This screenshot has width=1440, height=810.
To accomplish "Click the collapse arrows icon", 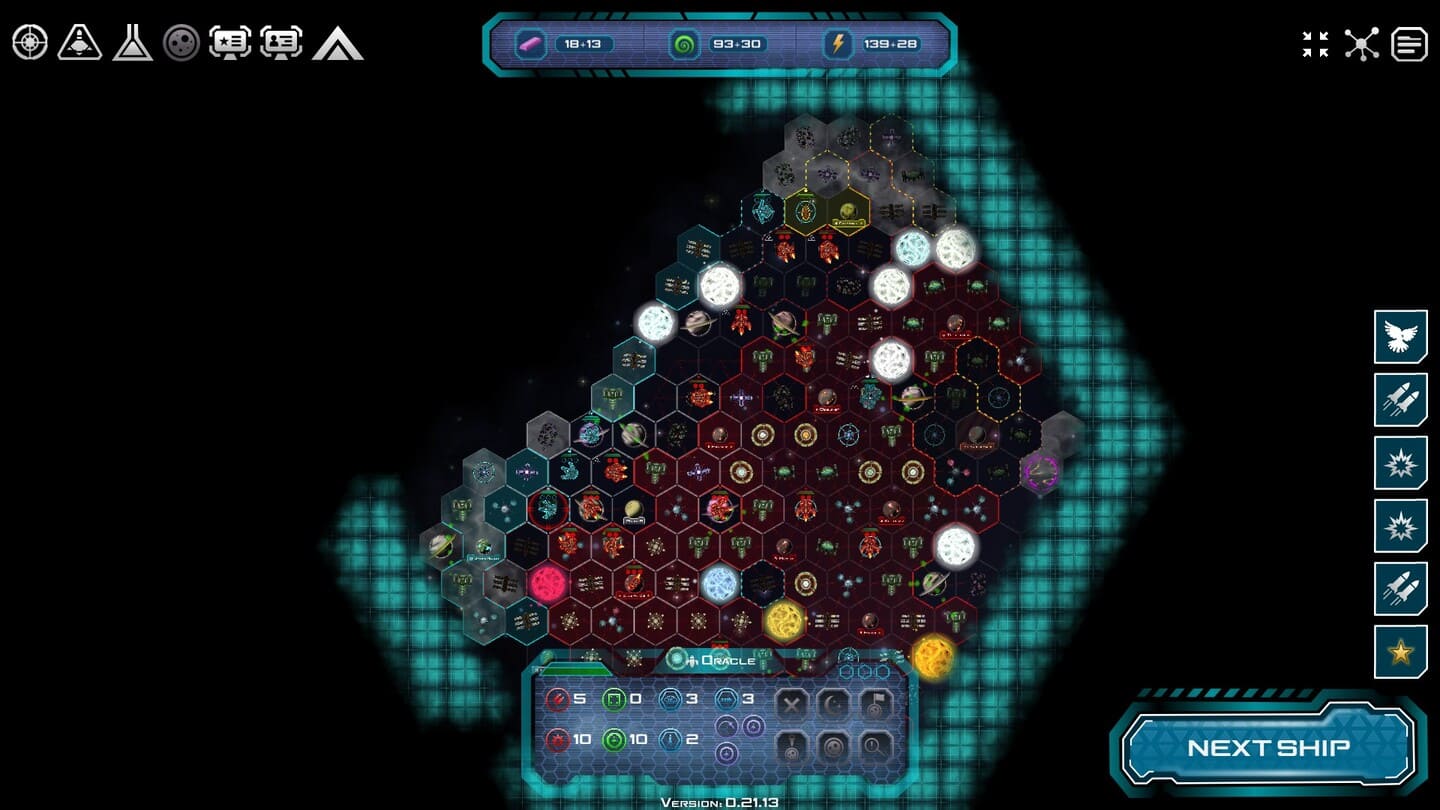I will tap(1316, 44).
